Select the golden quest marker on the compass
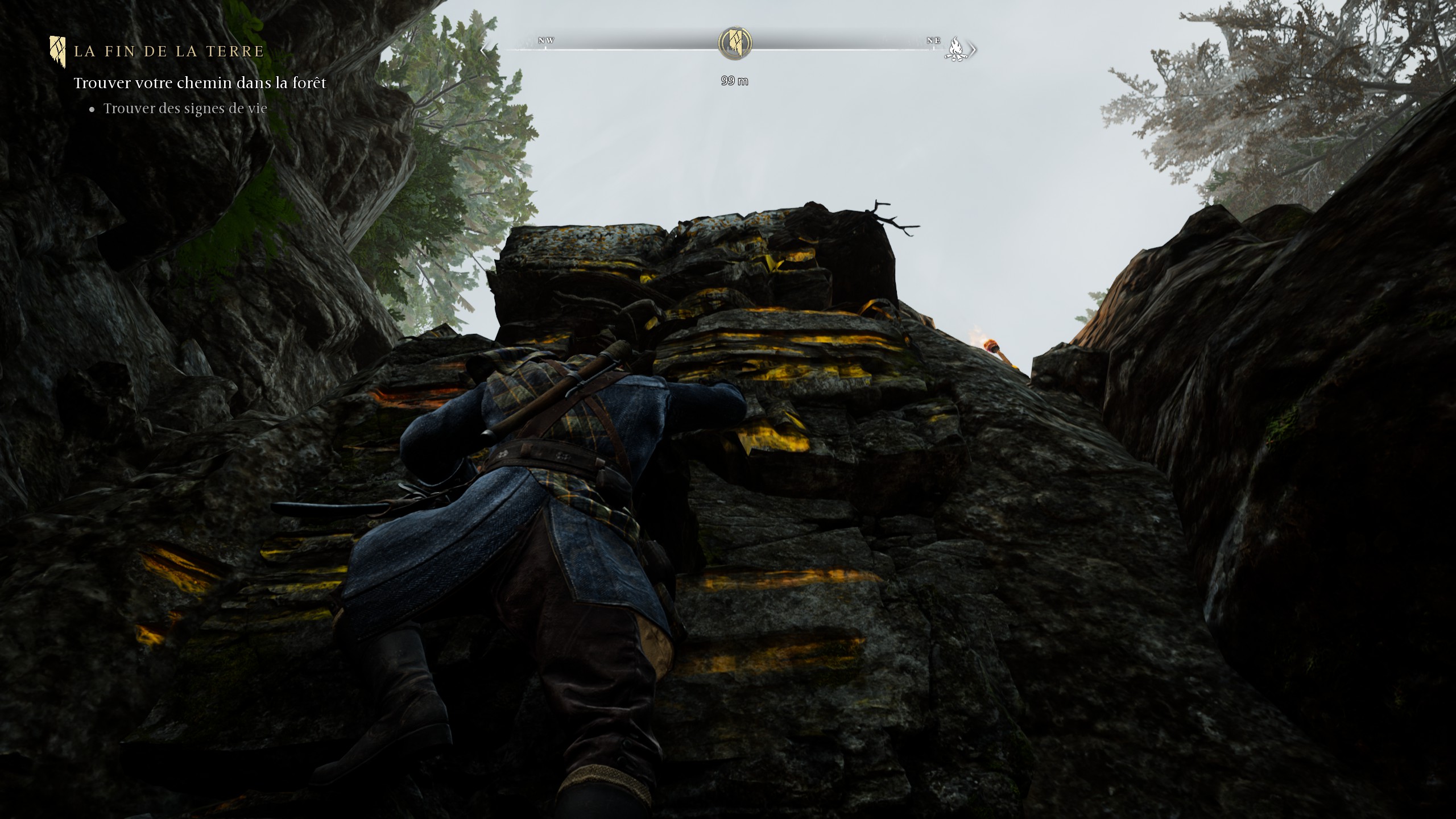This screenshot has width=1456, height=819. click(x=735, y=43)
